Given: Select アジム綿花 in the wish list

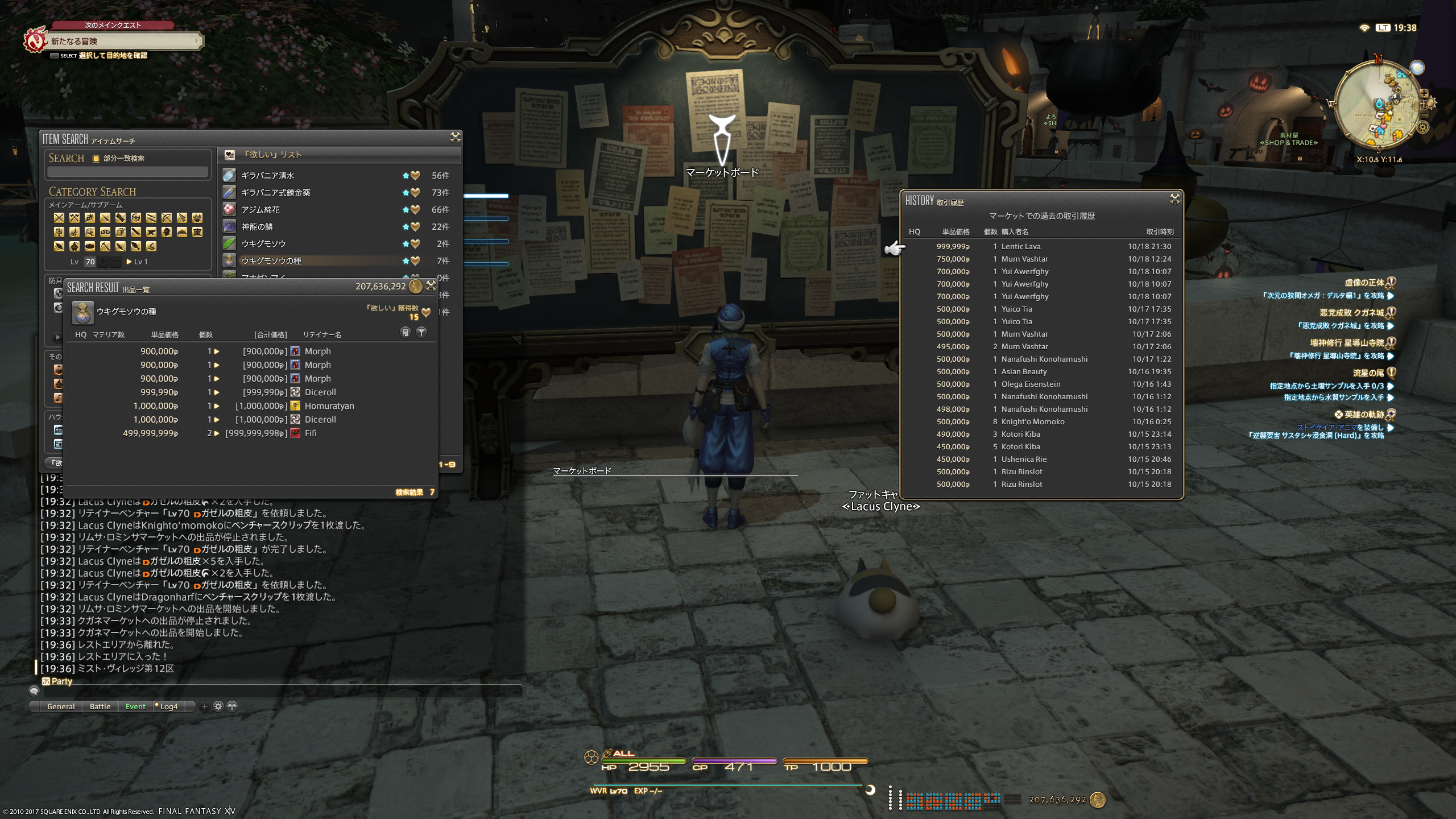Looking at the screenshot, I should coord(260,210).
